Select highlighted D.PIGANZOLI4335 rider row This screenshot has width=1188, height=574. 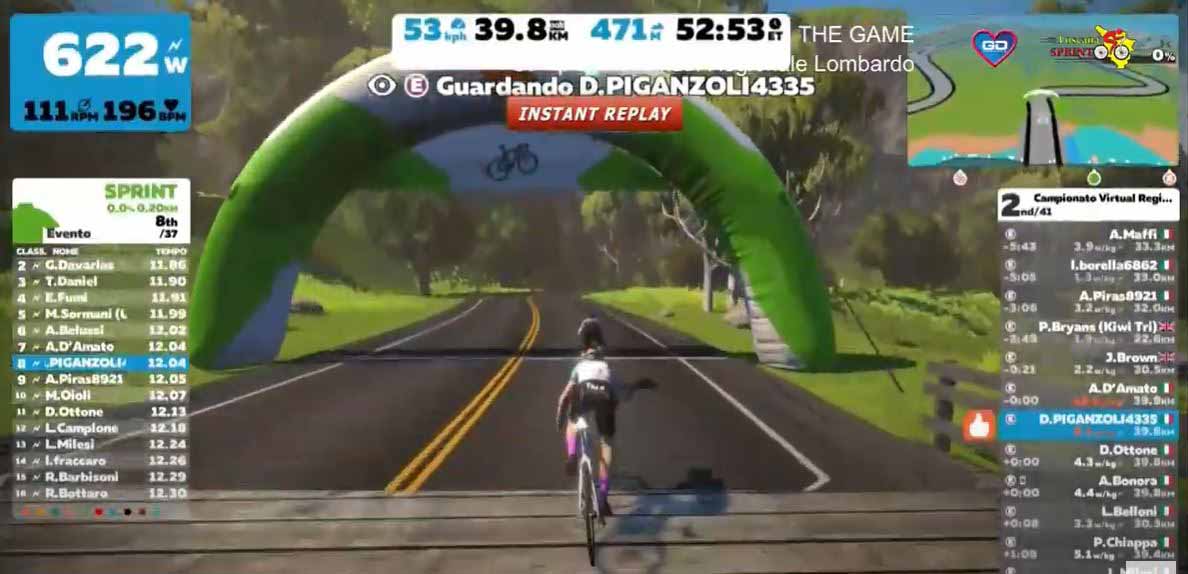pyautogui.click(x=1088, y=425)
